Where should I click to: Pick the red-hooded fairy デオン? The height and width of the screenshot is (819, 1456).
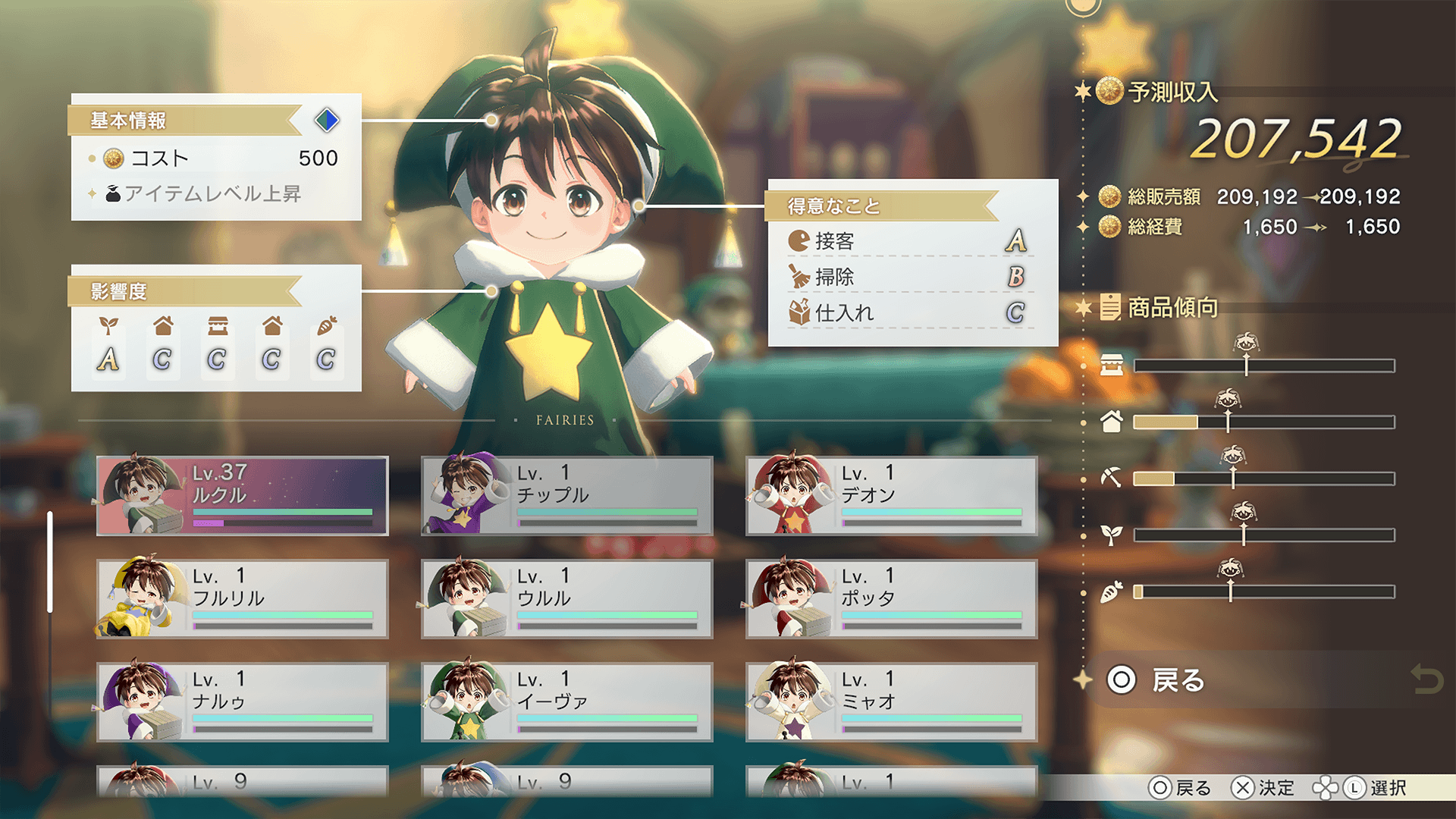(892, 496)
